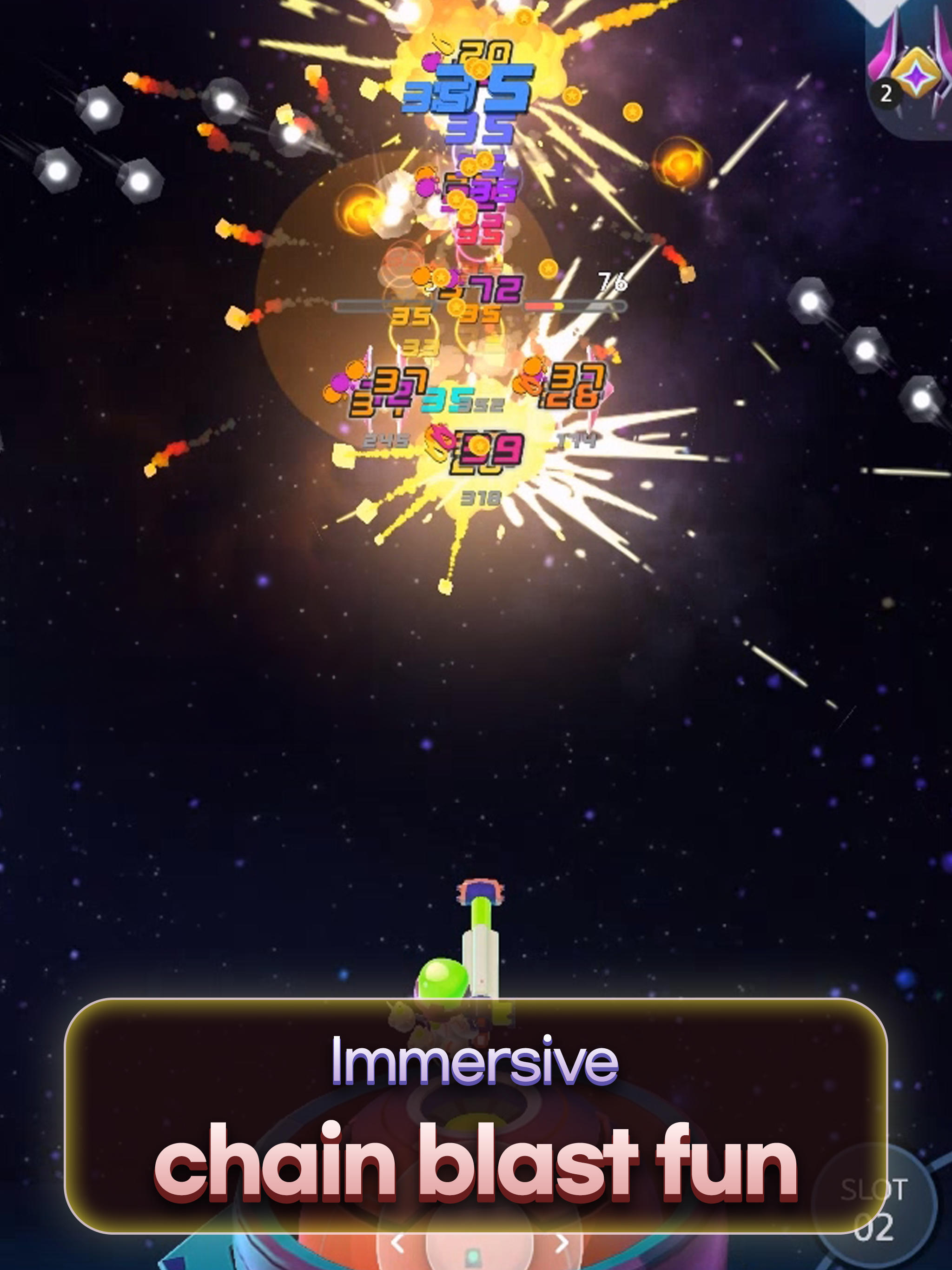Image resolution: width=952 pixels, height=1270 pixels.
Task: Tap the notification badge showing number 2
Action: click(x=886, y=93)
